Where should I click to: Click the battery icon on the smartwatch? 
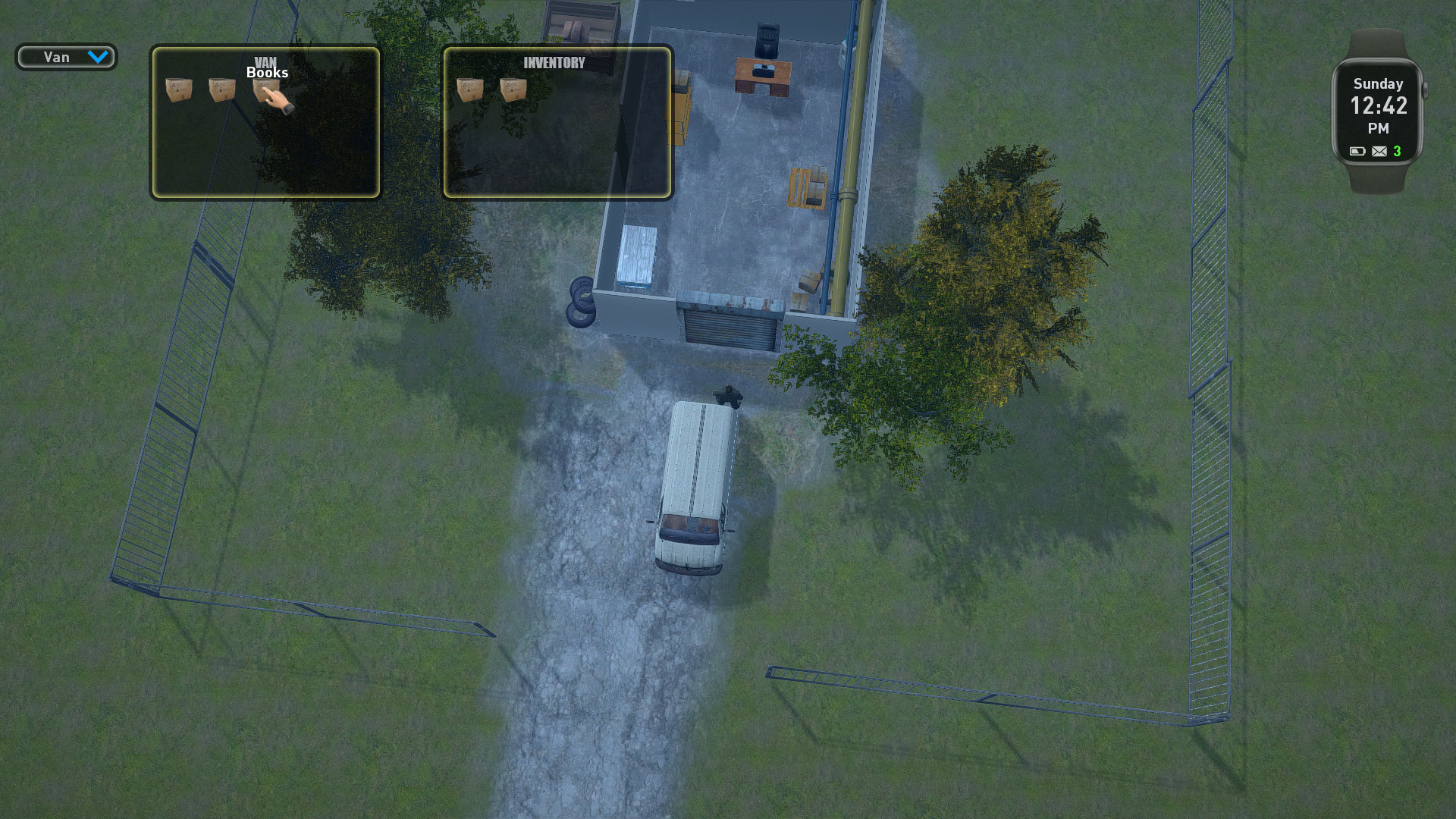tap(1357, 152)
